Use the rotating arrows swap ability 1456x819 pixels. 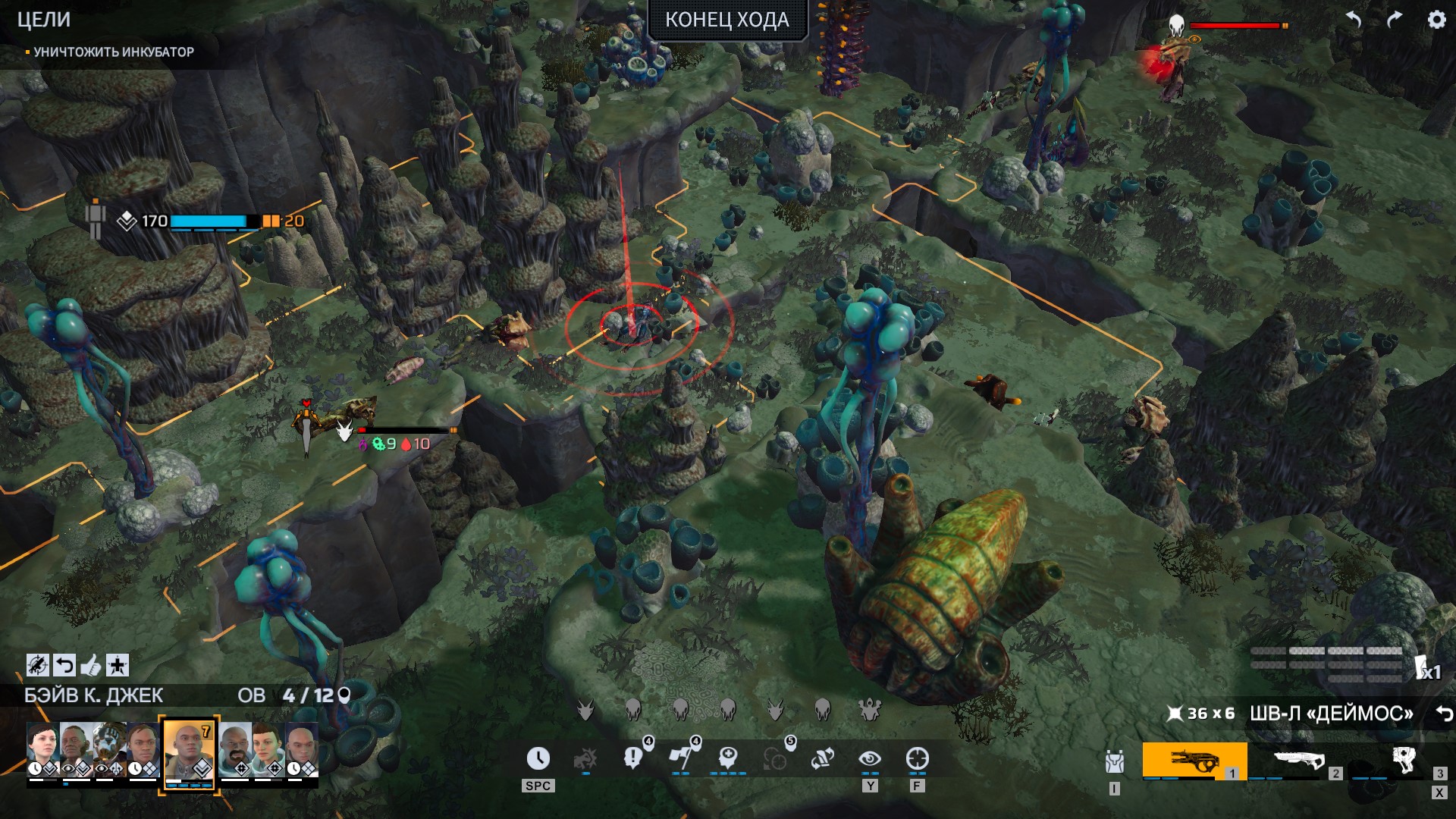point(823,758)
